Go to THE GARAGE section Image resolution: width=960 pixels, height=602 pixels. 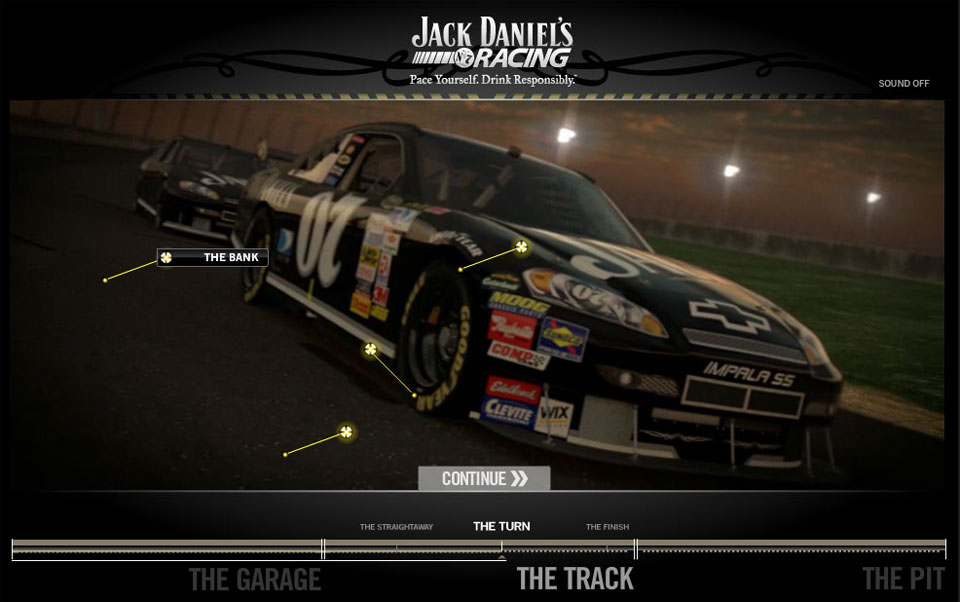tap(254, 579)
